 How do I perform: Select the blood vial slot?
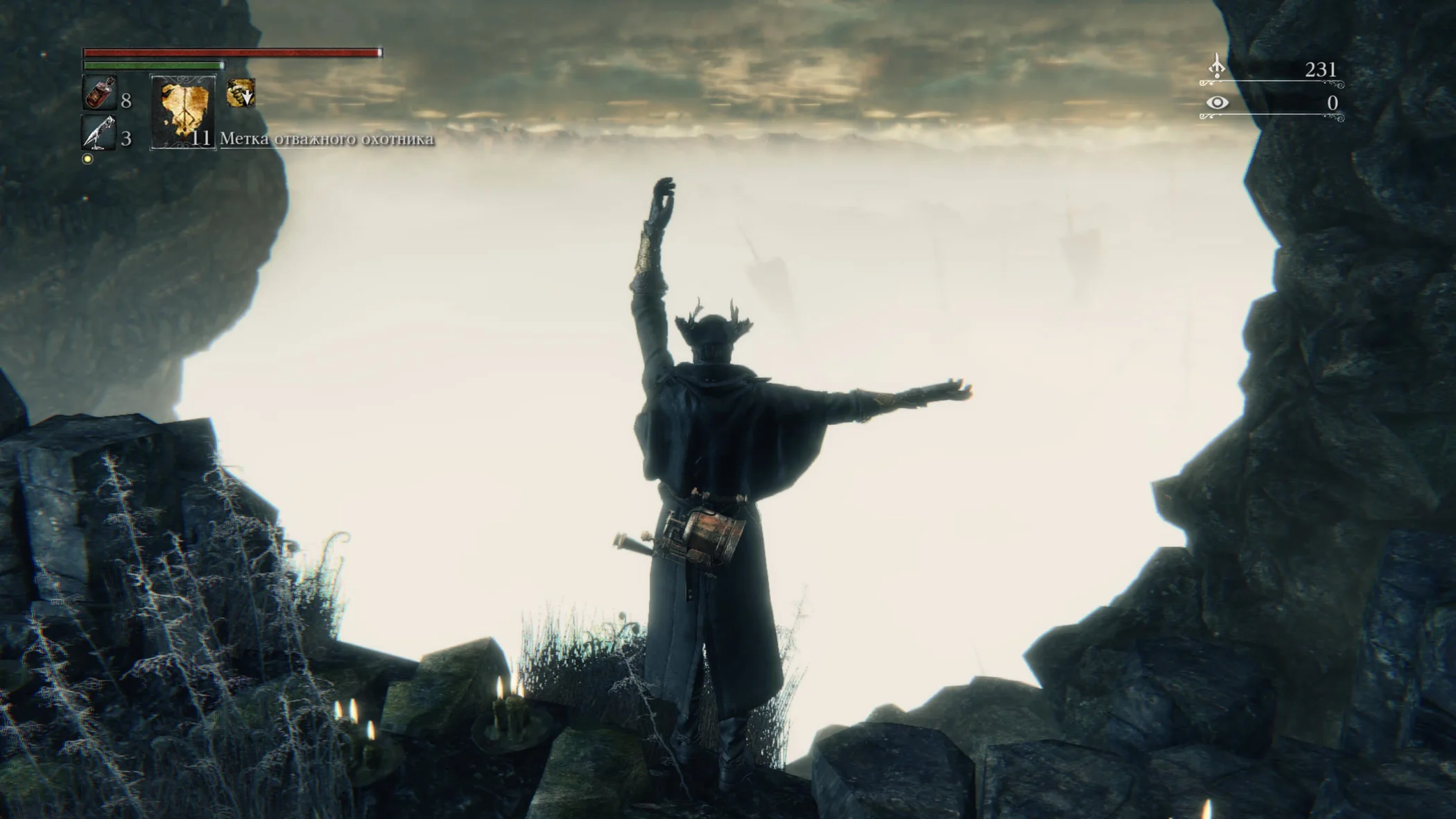point(99,93)
